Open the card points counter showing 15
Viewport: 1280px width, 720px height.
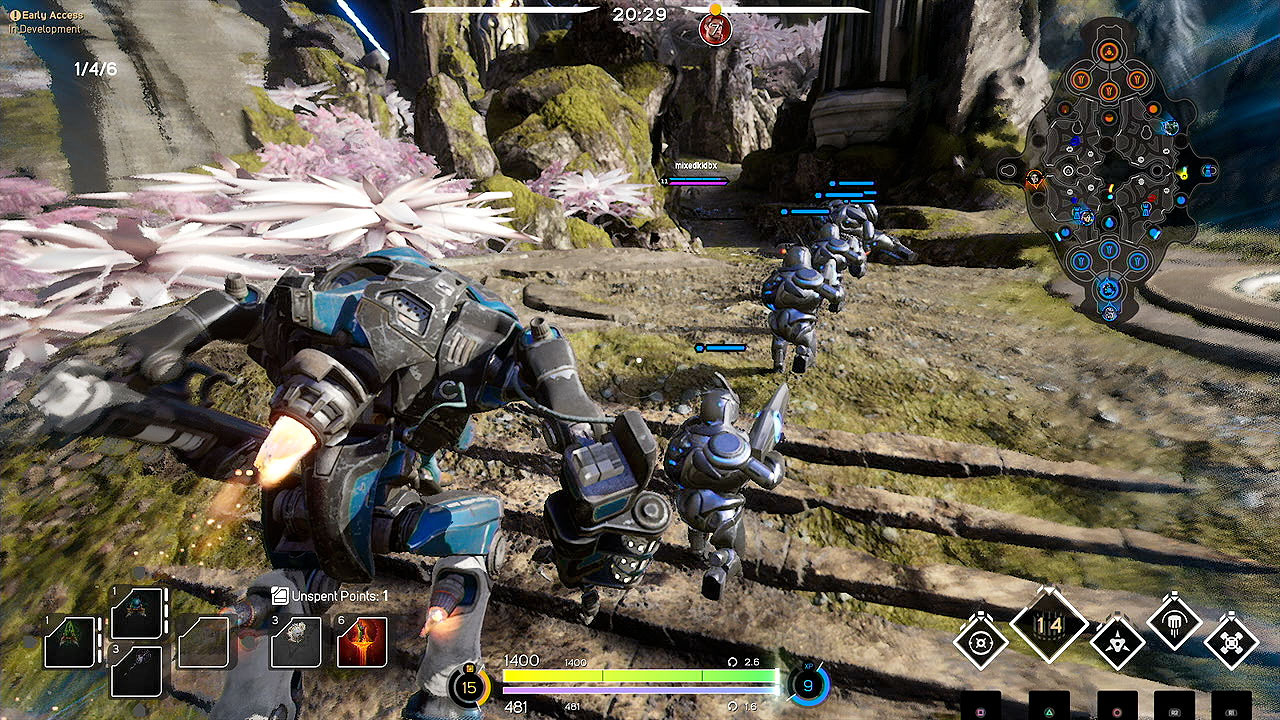468,687
